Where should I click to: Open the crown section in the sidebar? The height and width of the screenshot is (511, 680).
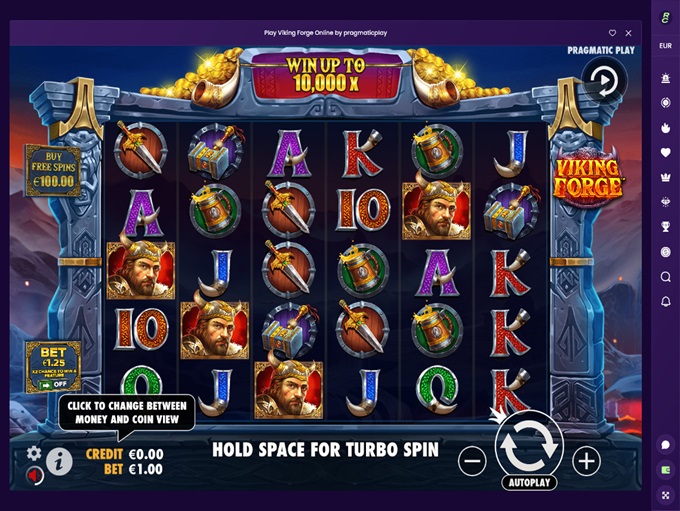click(665, 176)
